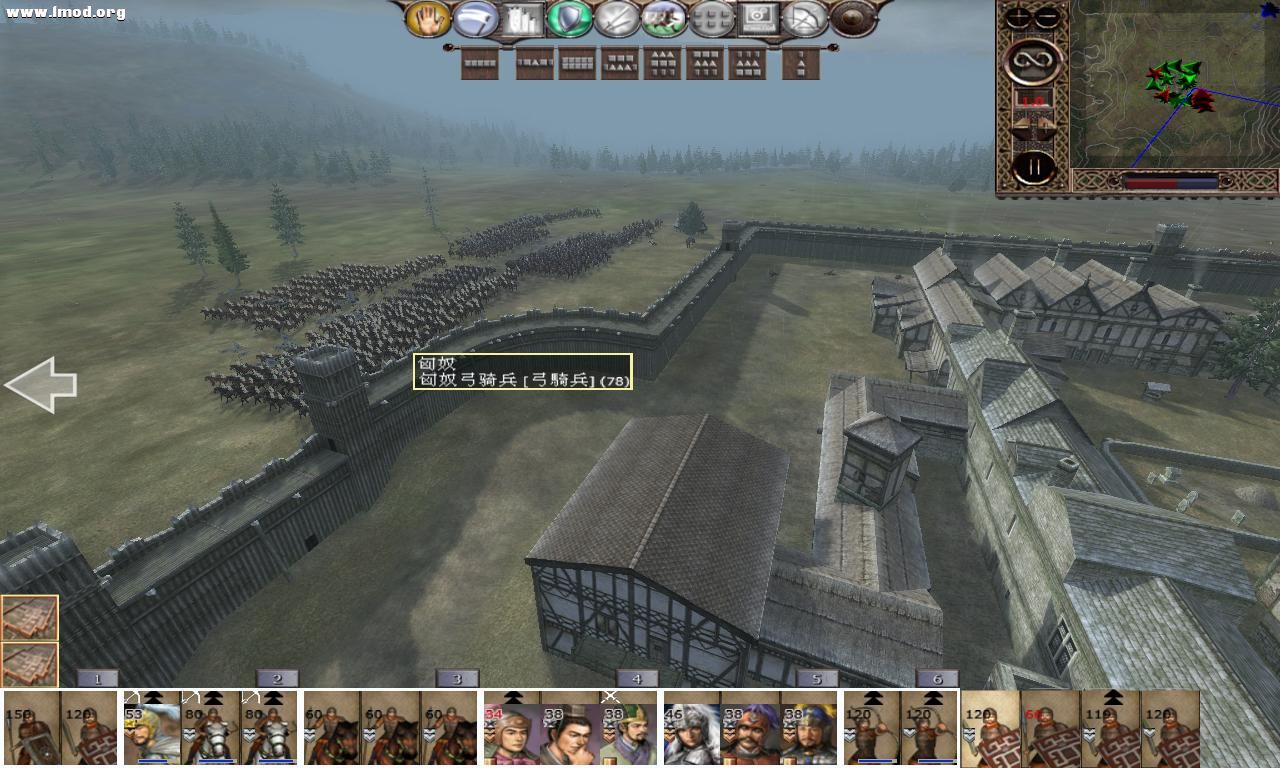The width and height of the screenshot is (1280, 768).
Task: Toggle run mode with the running soldier
Action: 662,17
